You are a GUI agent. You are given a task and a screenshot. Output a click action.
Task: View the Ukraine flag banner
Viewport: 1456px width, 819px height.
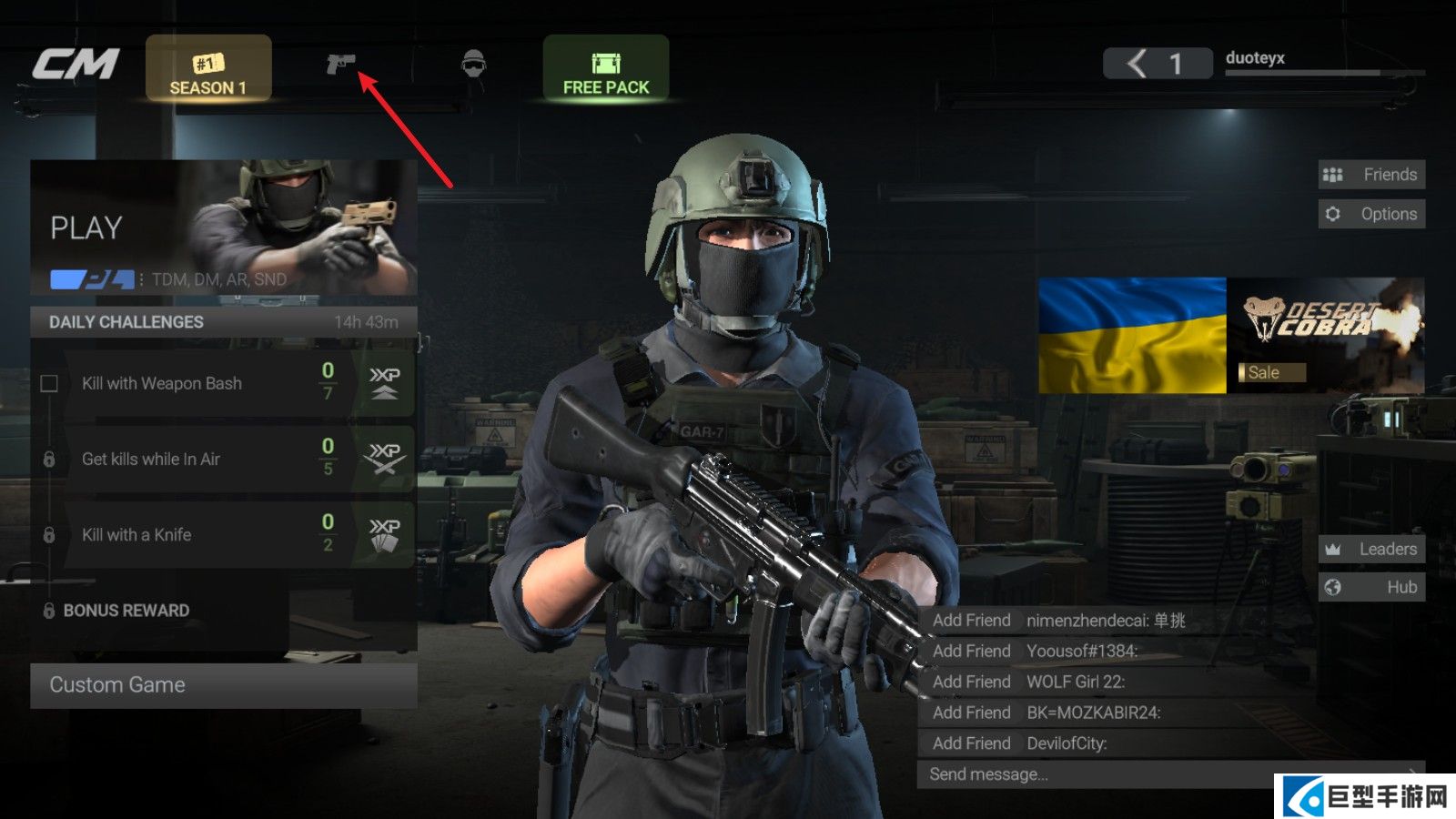(1132, 335)
